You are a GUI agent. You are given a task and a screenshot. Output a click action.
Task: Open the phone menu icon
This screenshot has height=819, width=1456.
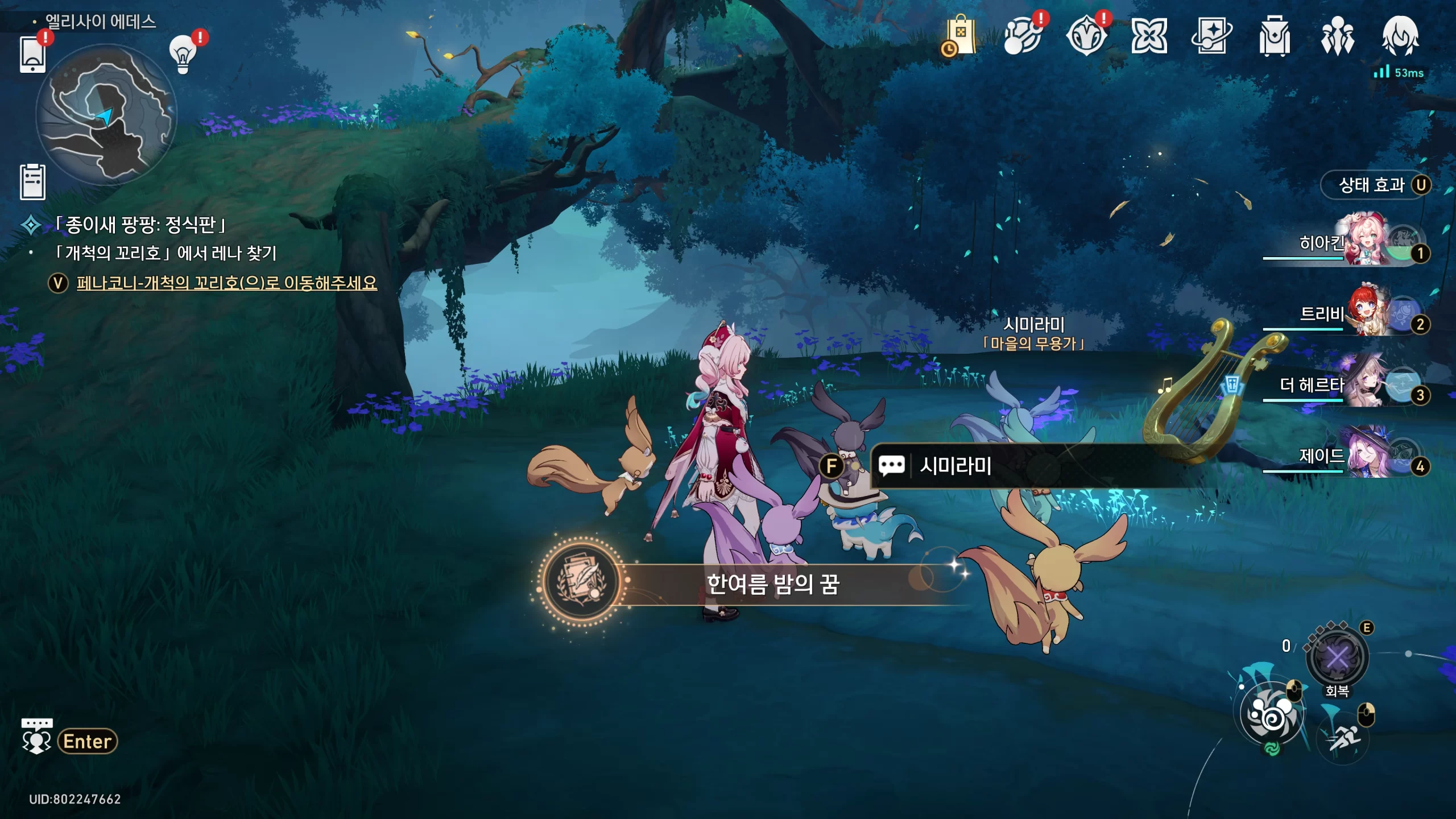tap(32, 55)
